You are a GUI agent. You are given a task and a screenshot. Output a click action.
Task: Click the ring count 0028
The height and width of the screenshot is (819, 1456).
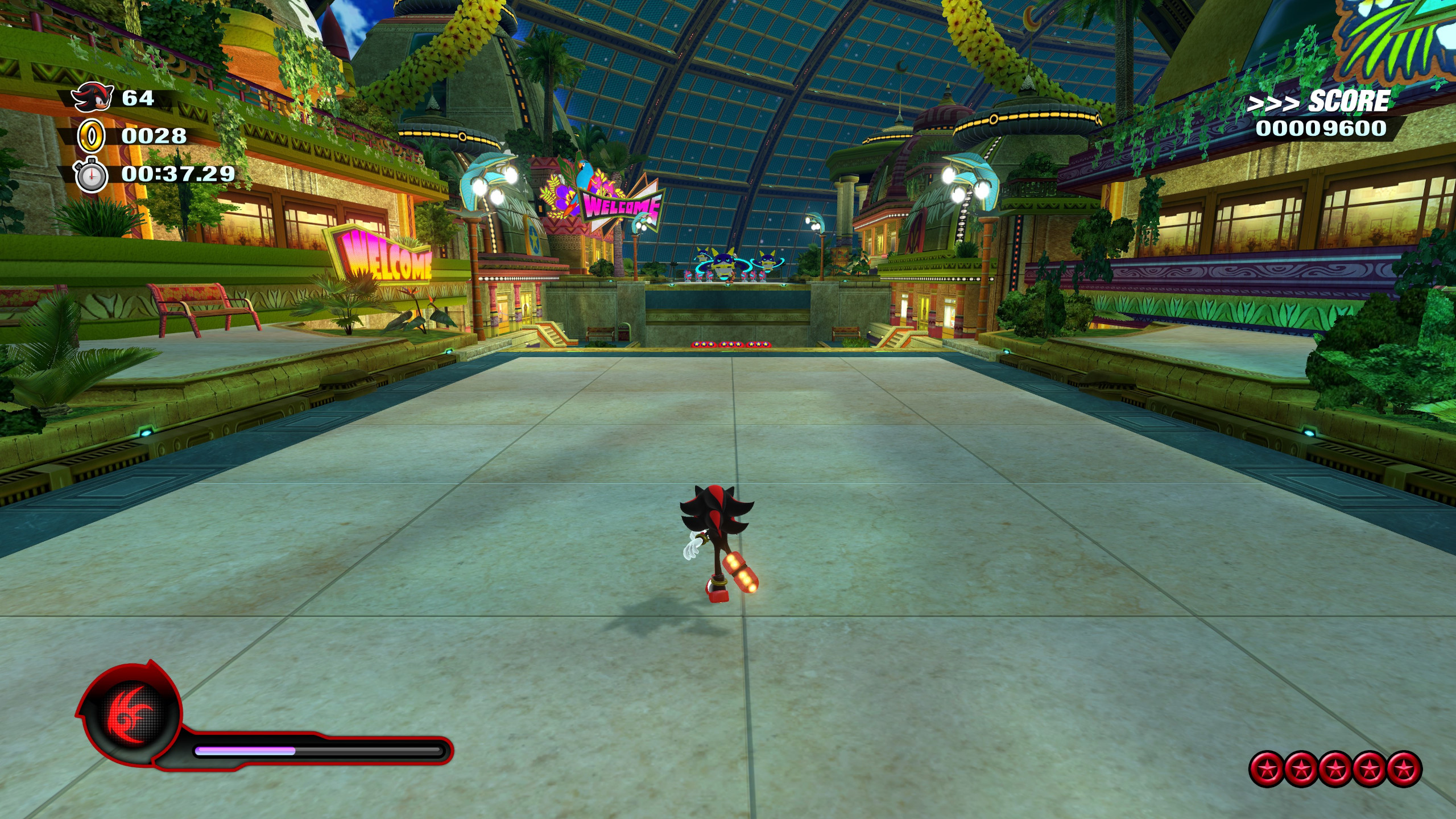coord(154,136)
